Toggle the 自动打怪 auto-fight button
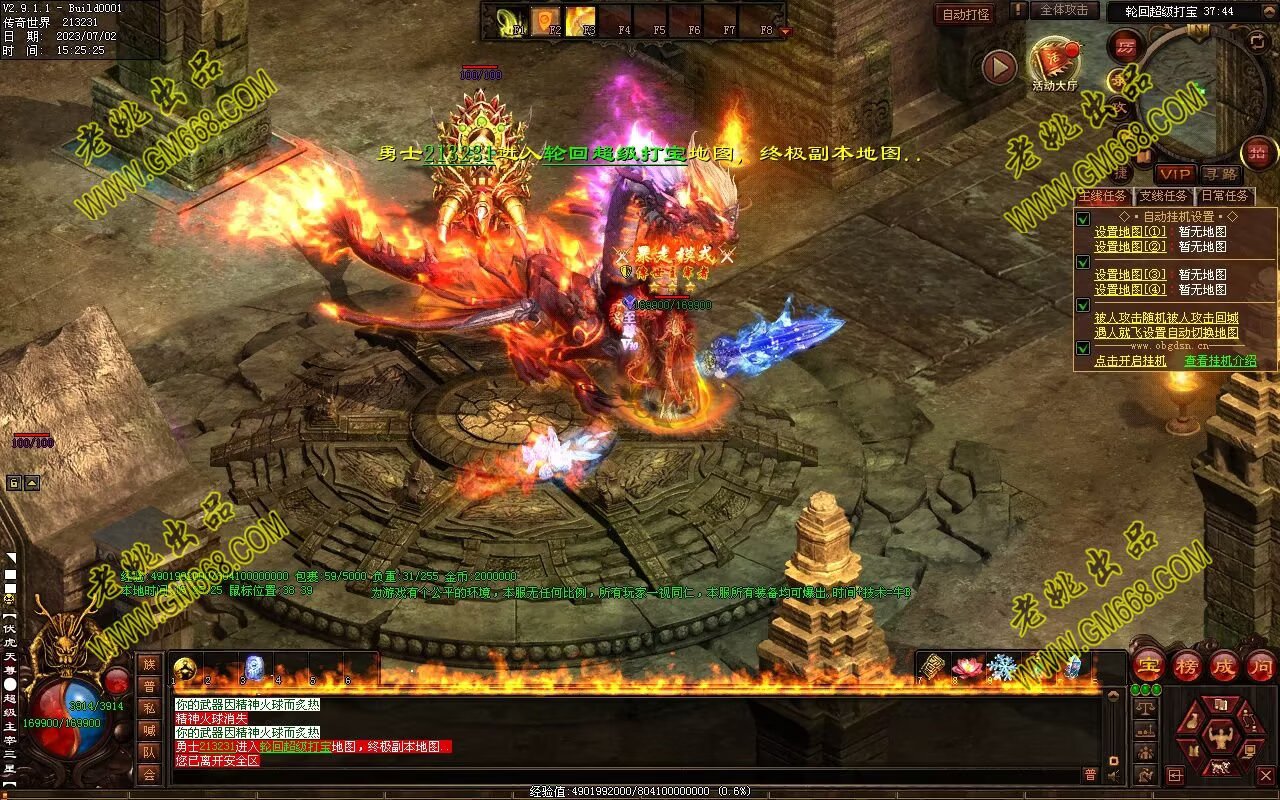The width and height of the screenshot is (1280, 800). tap(965, 14)
